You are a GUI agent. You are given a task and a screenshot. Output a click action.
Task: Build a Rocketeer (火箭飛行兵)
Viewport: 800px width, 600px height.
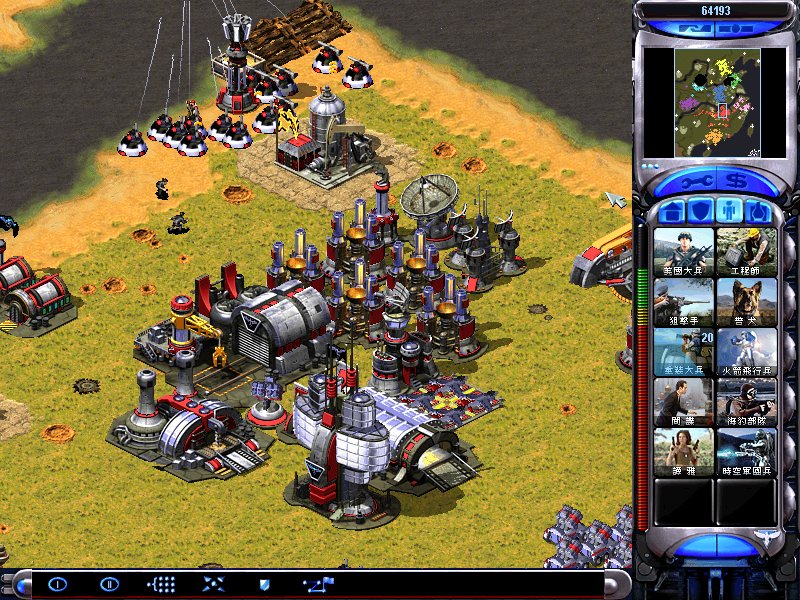click(x=746, y=351)
